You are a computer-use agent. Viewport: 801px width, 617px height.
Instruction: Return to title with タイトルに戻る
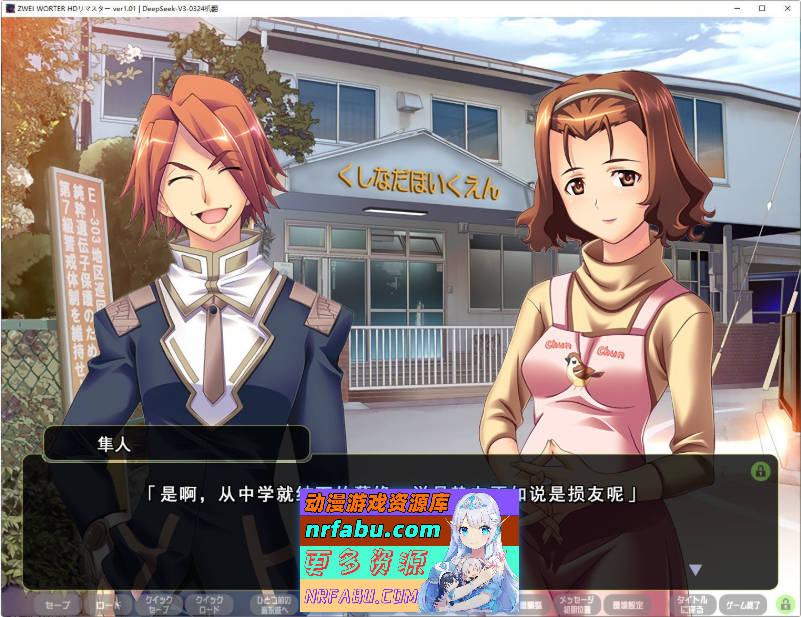691,604
